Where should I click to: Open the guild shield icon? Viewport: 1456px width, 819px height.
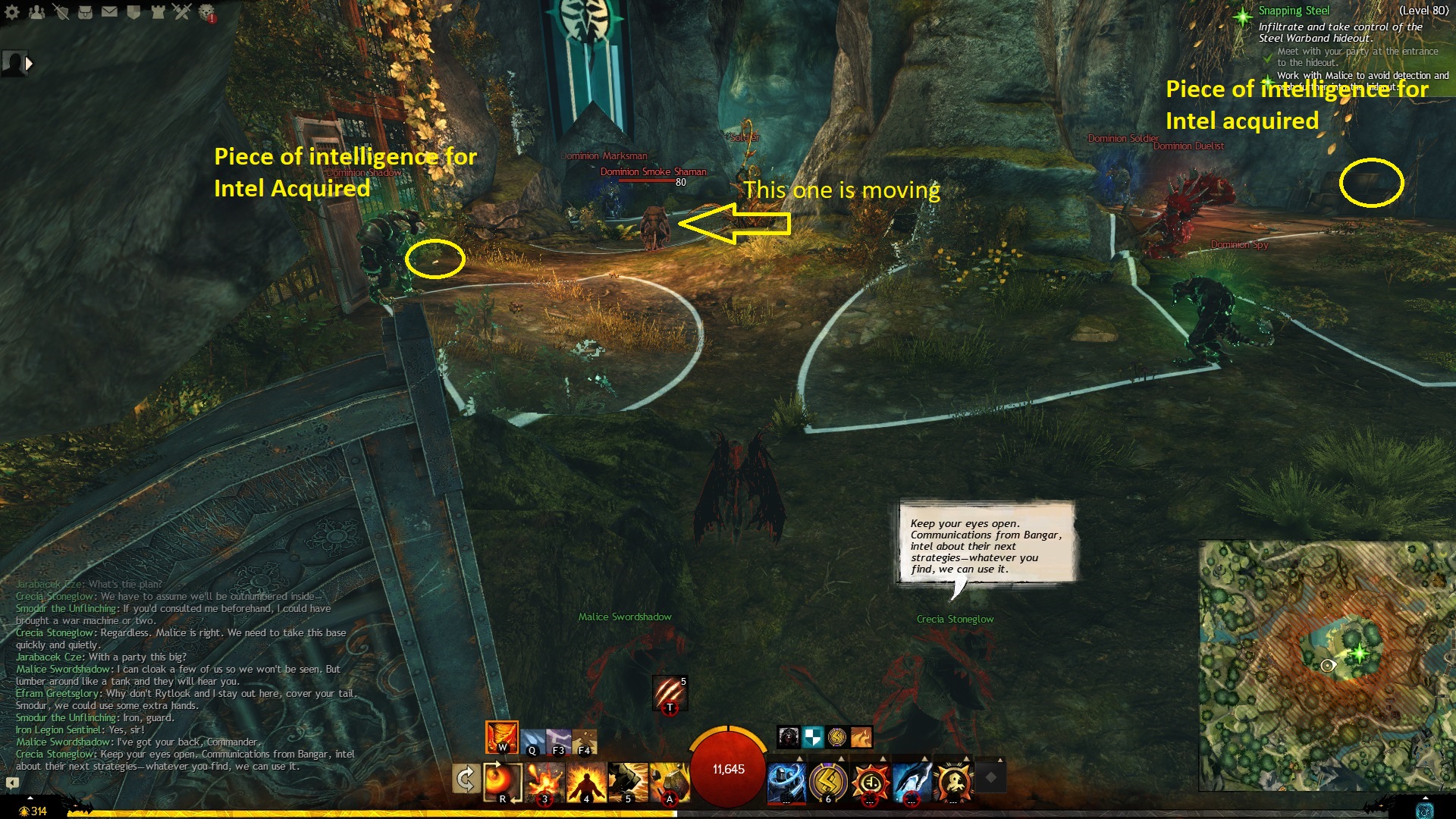(x=133, y=12)
